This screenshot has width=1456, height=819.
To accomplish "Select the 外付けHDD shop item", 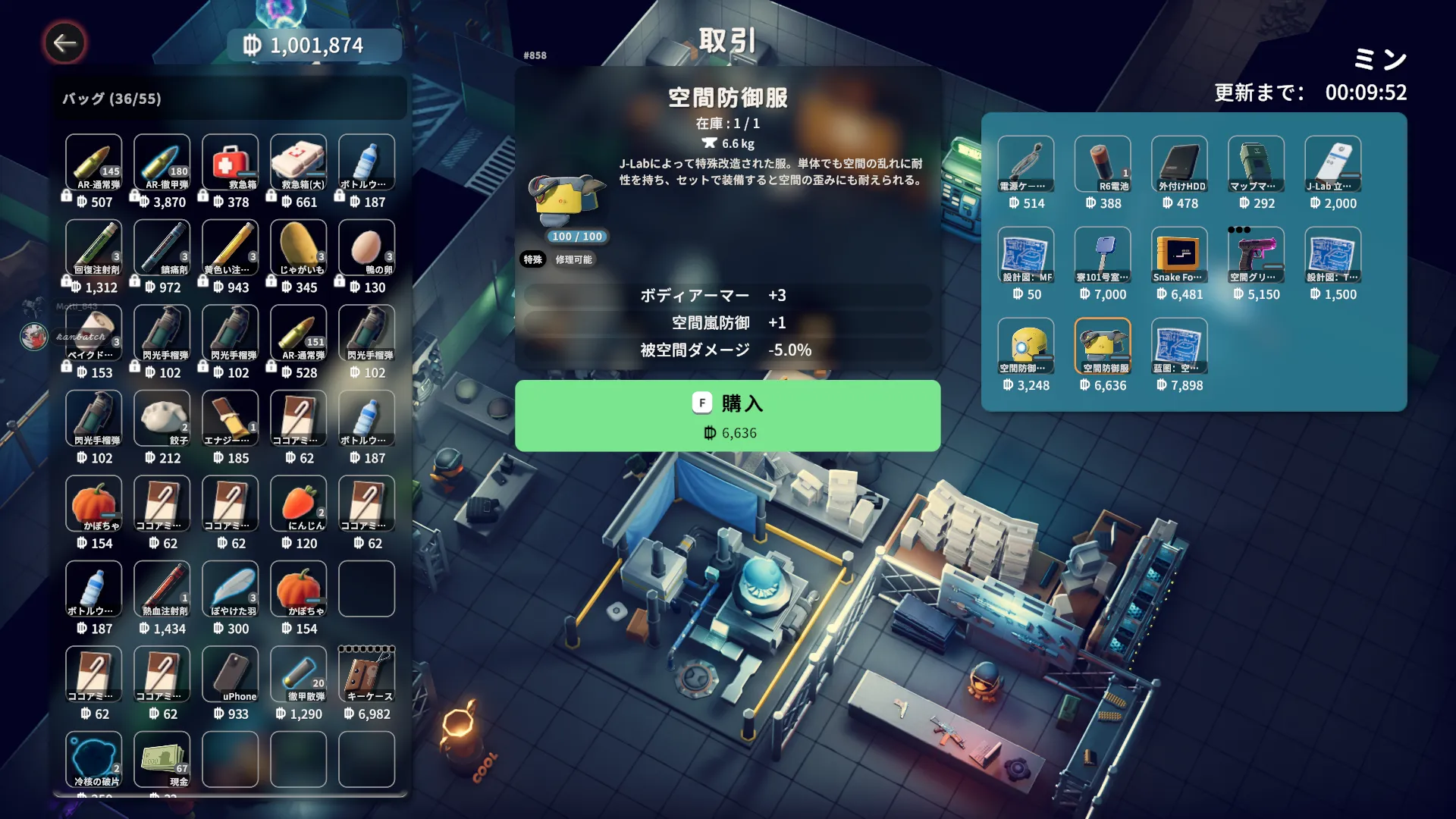I will (x=1179, y=164).
